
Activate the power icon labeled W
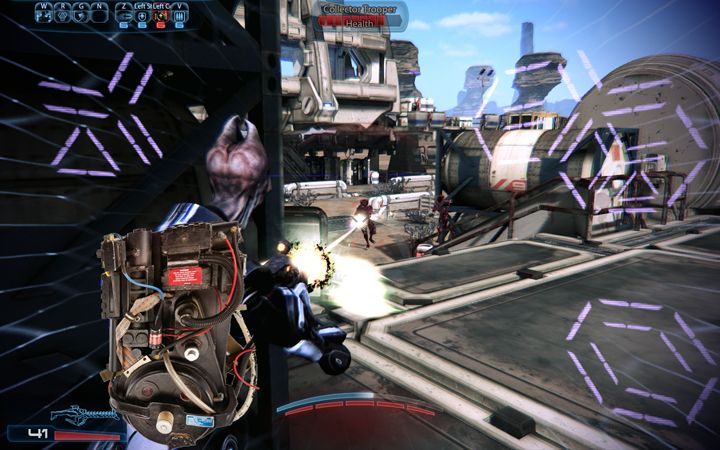pos(44,16)
